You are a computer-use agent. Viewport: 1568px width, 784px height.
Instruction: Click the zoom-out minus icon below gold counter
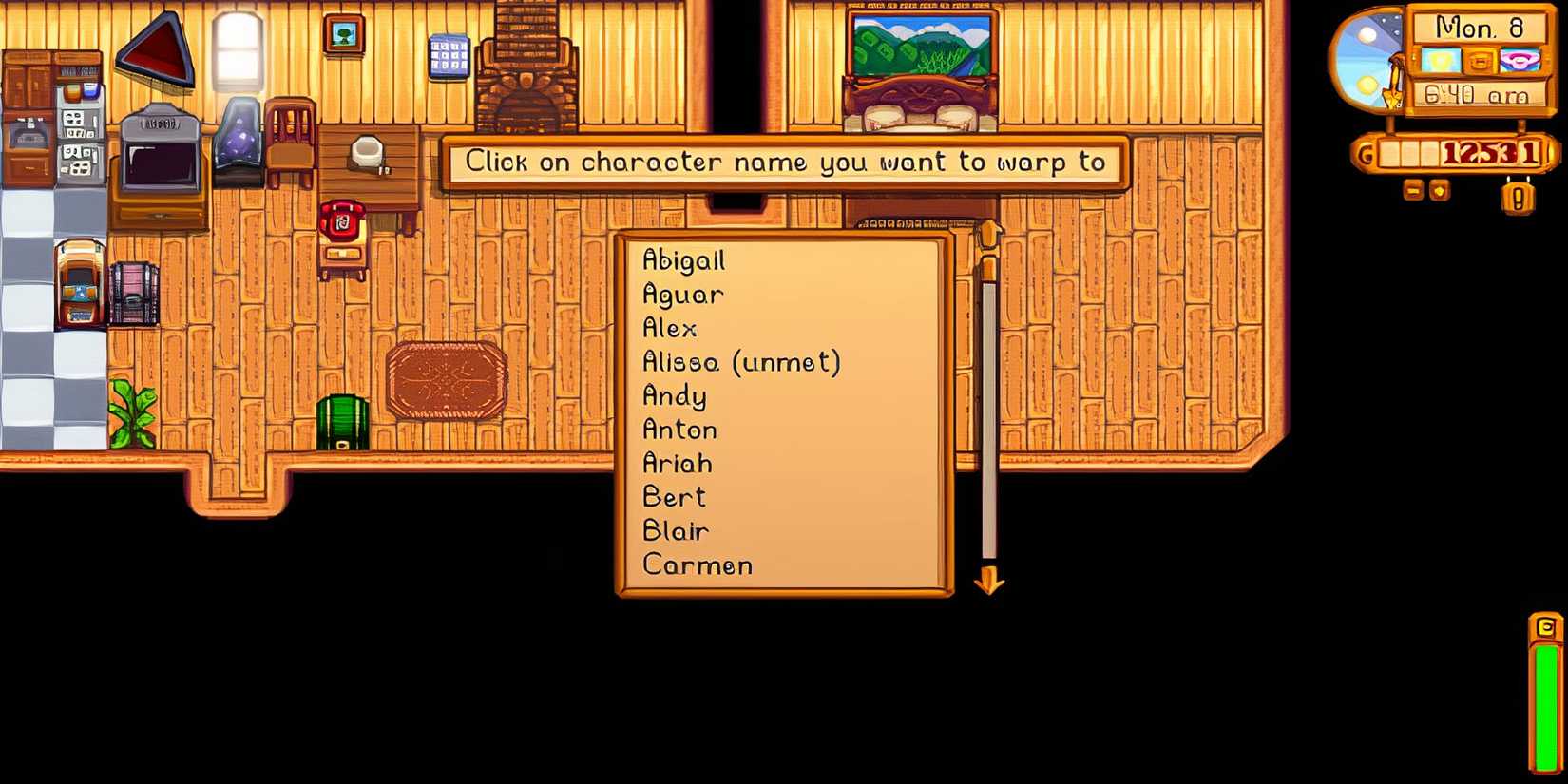coord(1412,191)
